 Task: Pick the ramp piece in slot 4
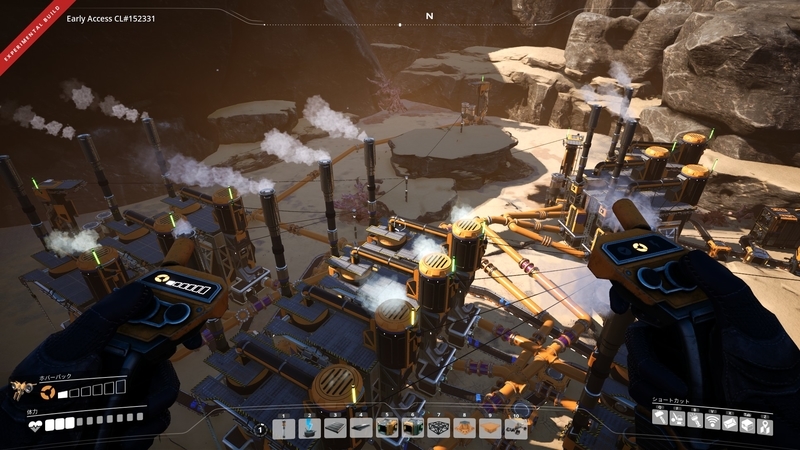[x=361, y=428]
